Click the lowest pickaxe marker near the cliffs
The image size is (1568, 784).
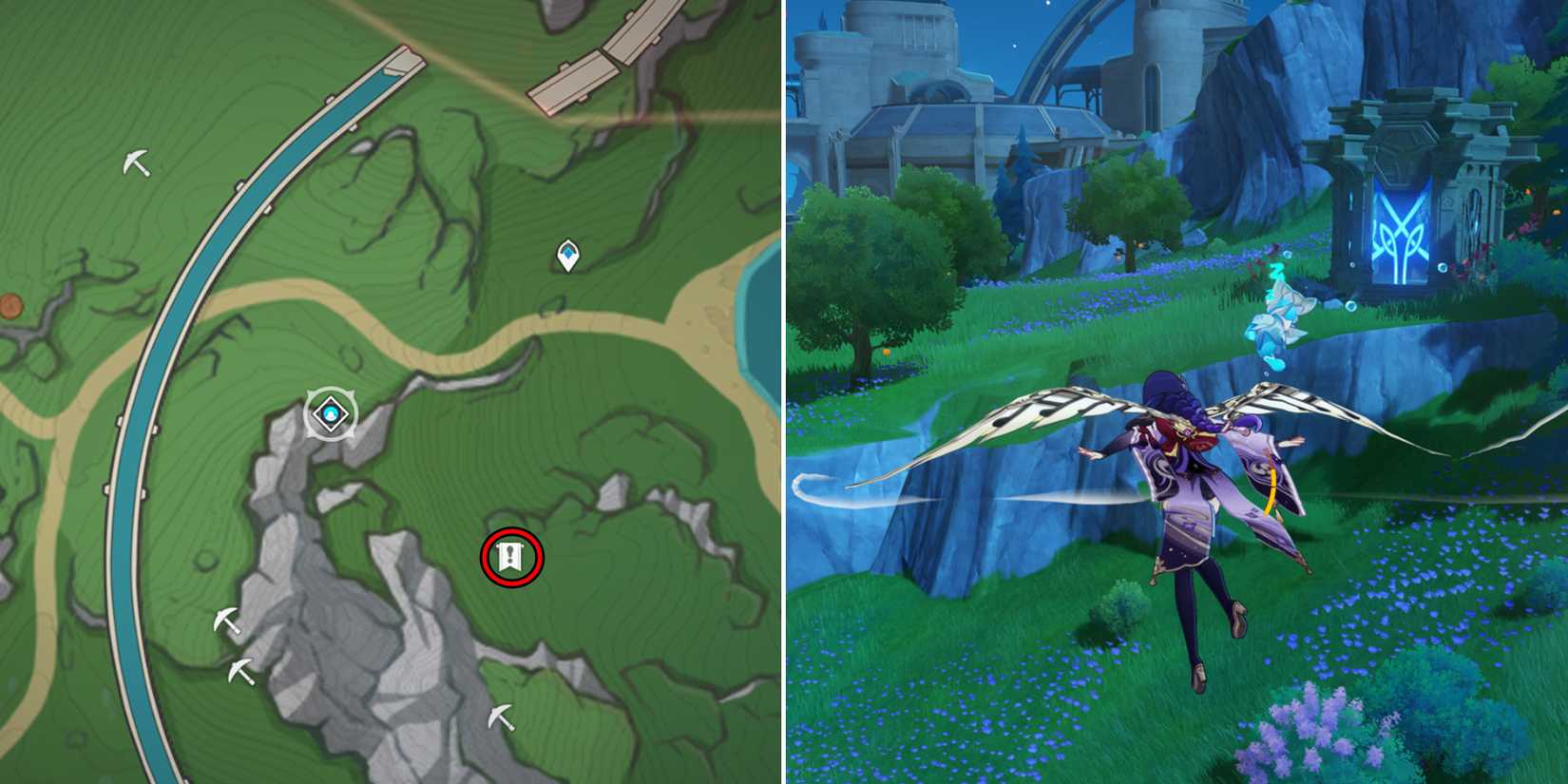click(503, 716)
